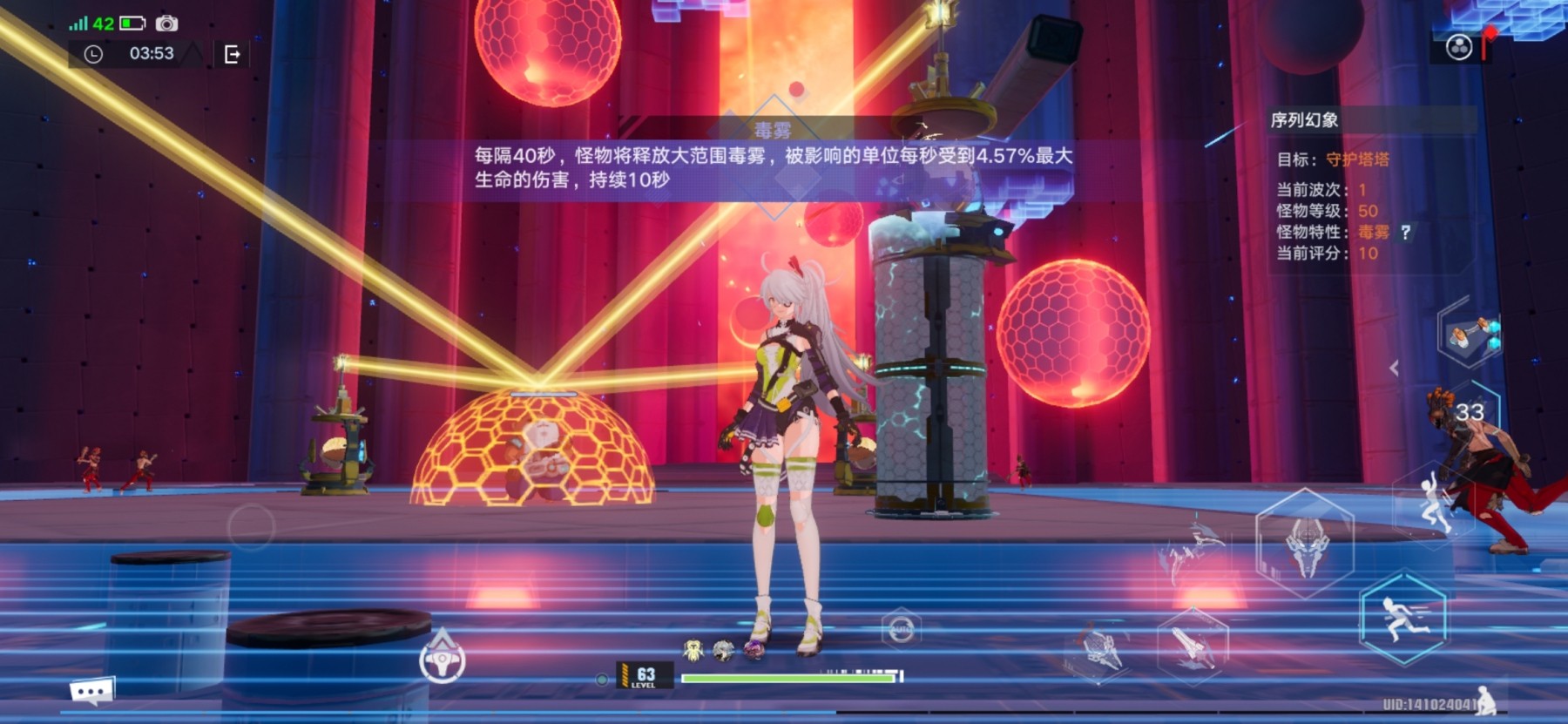Open the three-circle menu at top right
Viewport: 1568px width, 724px height.
pyautogui.click(x=1459, y=47)
